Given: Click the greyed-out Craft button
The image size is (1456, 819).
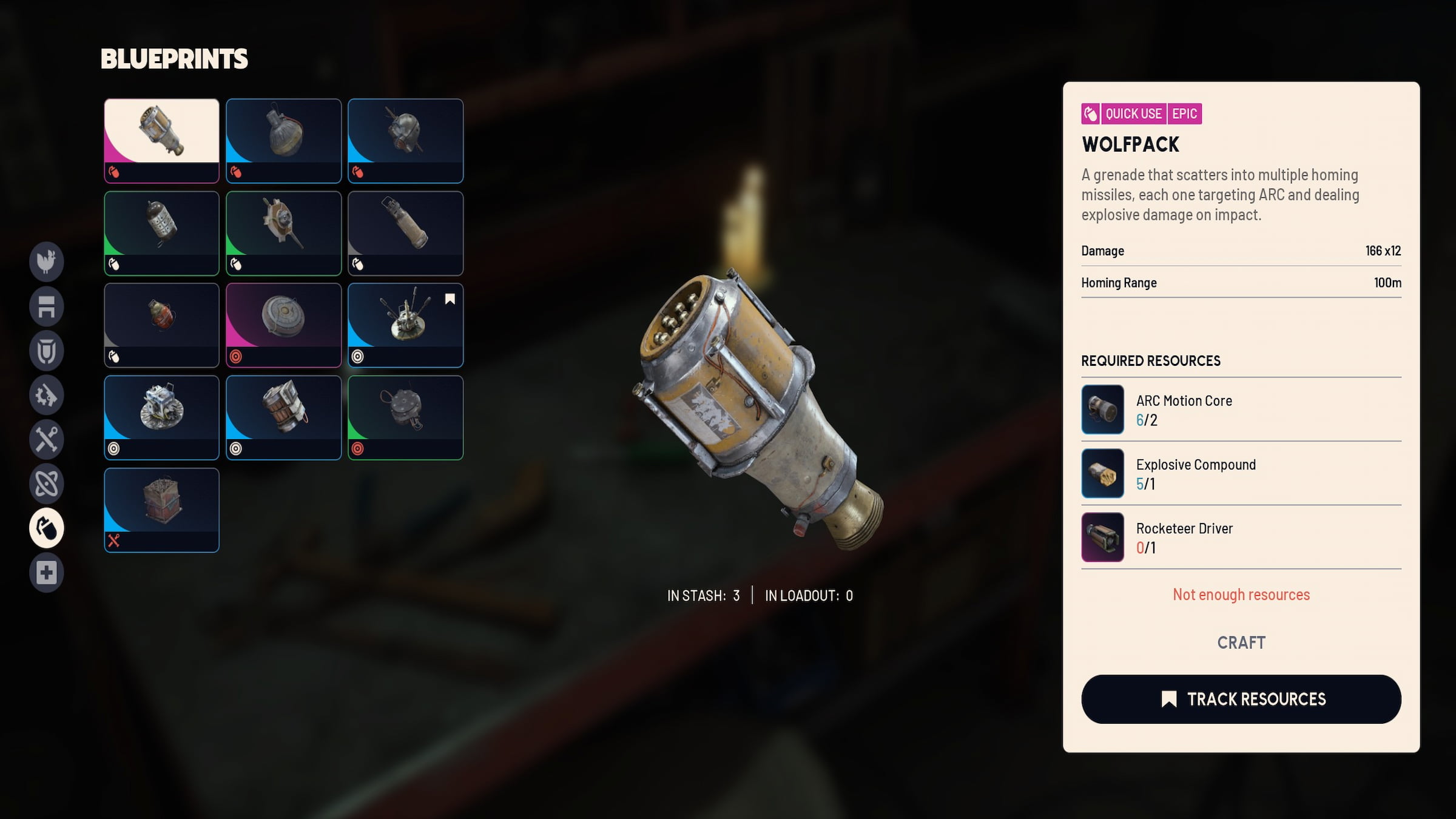Looking at the screenshot, I should click(x=1241, y=642).
